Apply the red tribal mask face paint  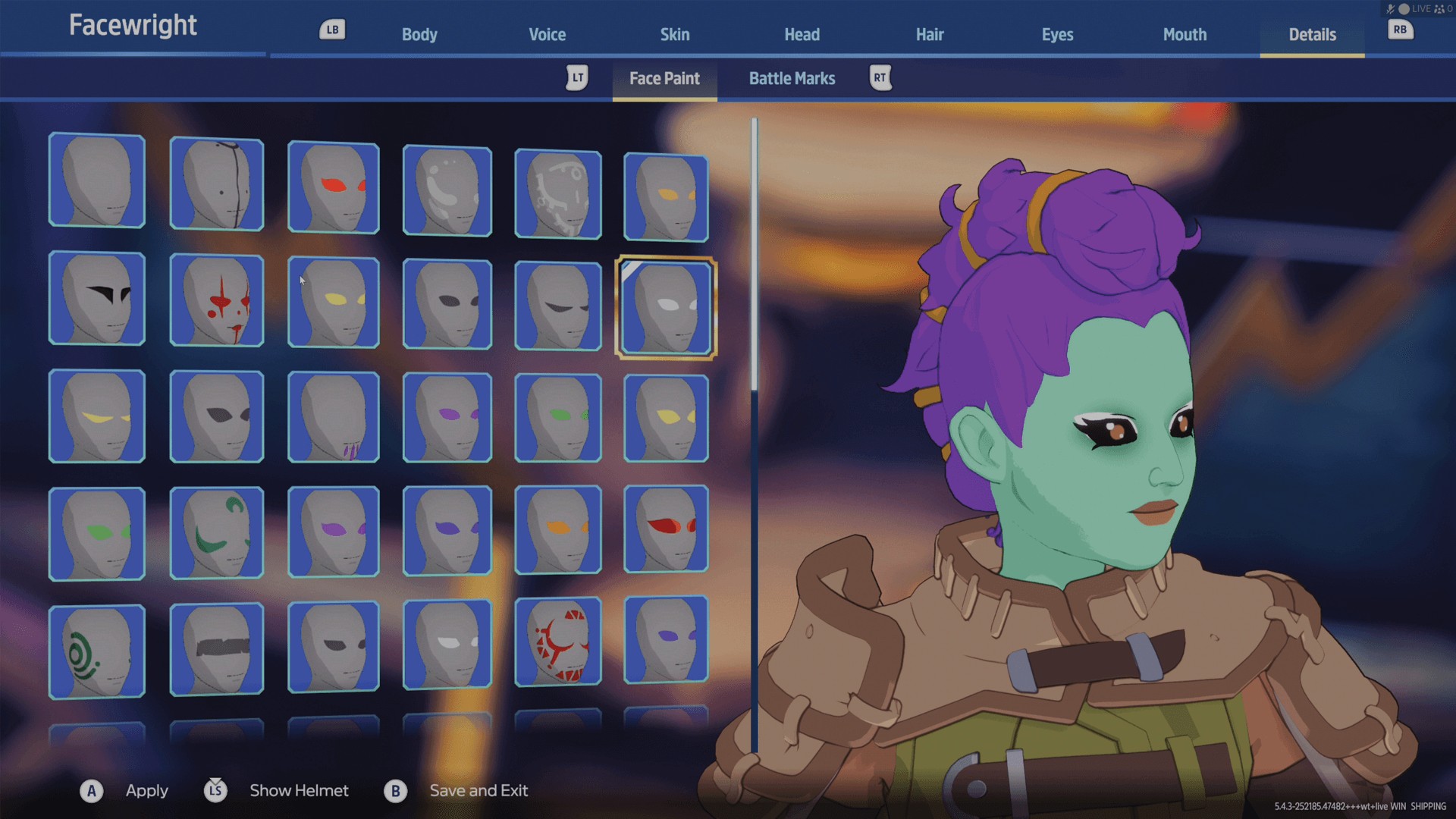[x=558, y=642]
